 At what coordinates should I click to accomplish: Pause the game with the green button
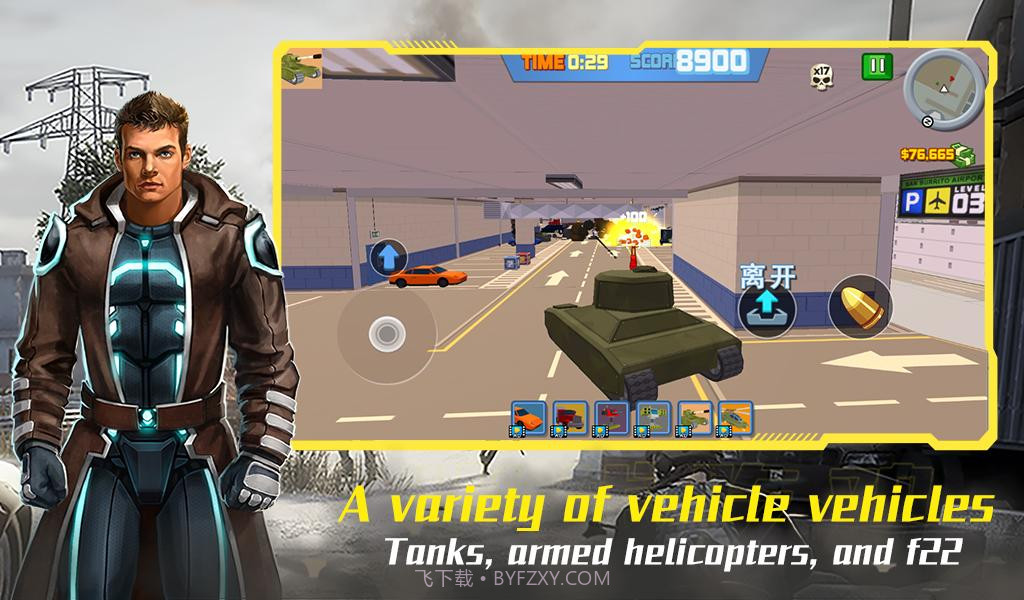[x=876, y=67]
